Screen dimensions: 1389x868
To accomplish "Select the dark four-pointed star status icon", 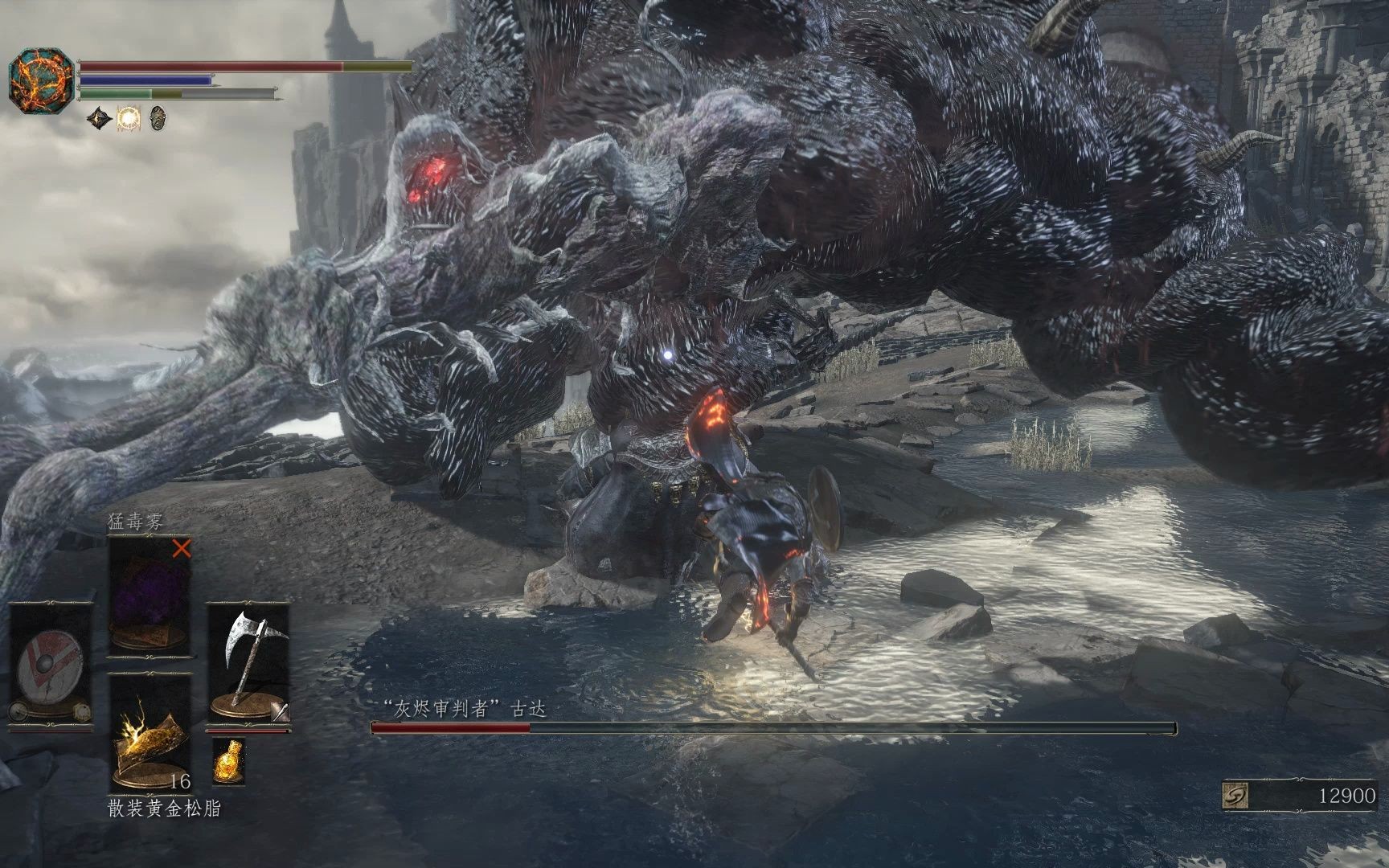I will [x=99, y=118].
